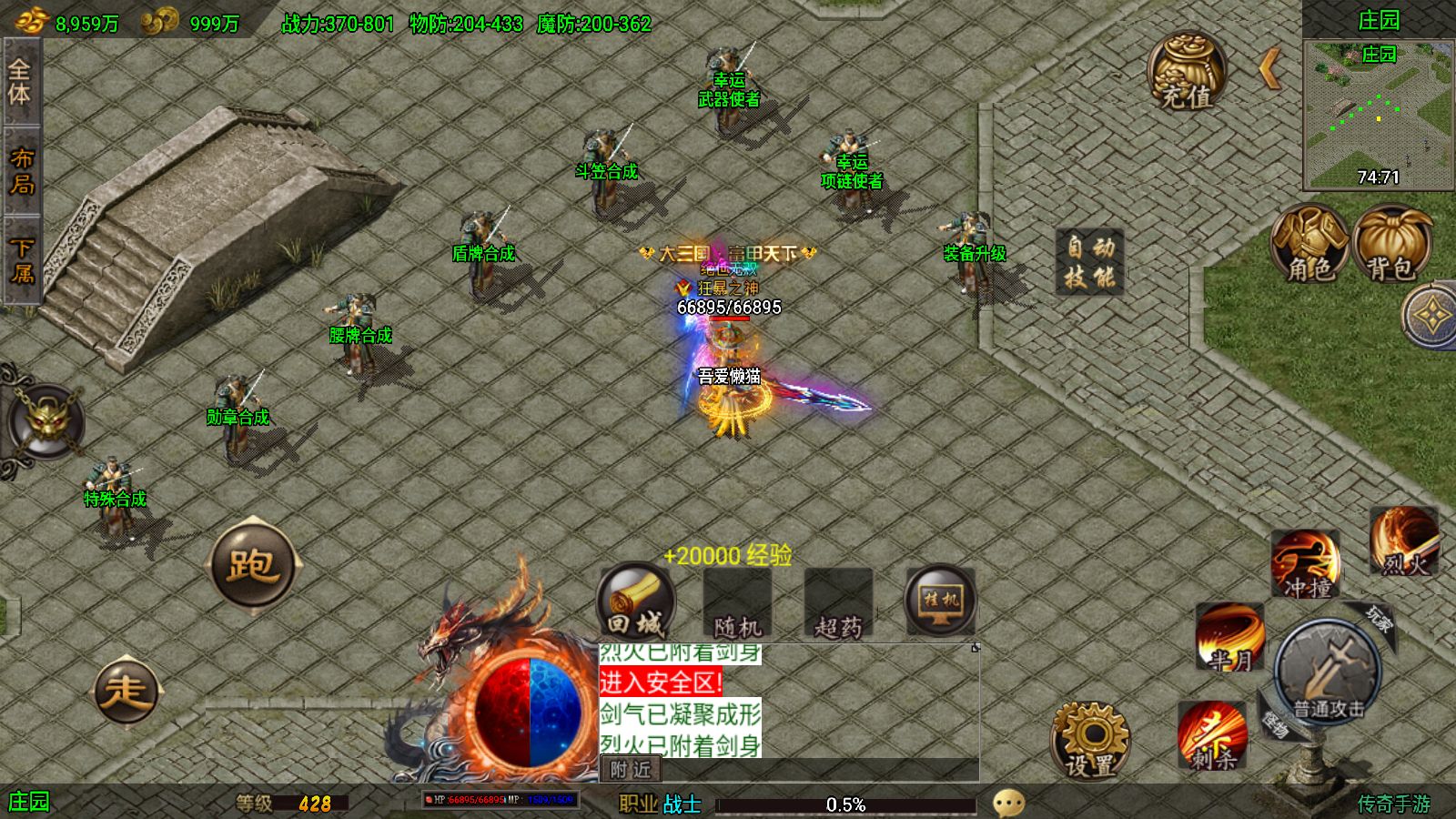The image size is (1456, 819).
Task: Toggle 自动技能 auto skill
Action: click(1089, 261)
